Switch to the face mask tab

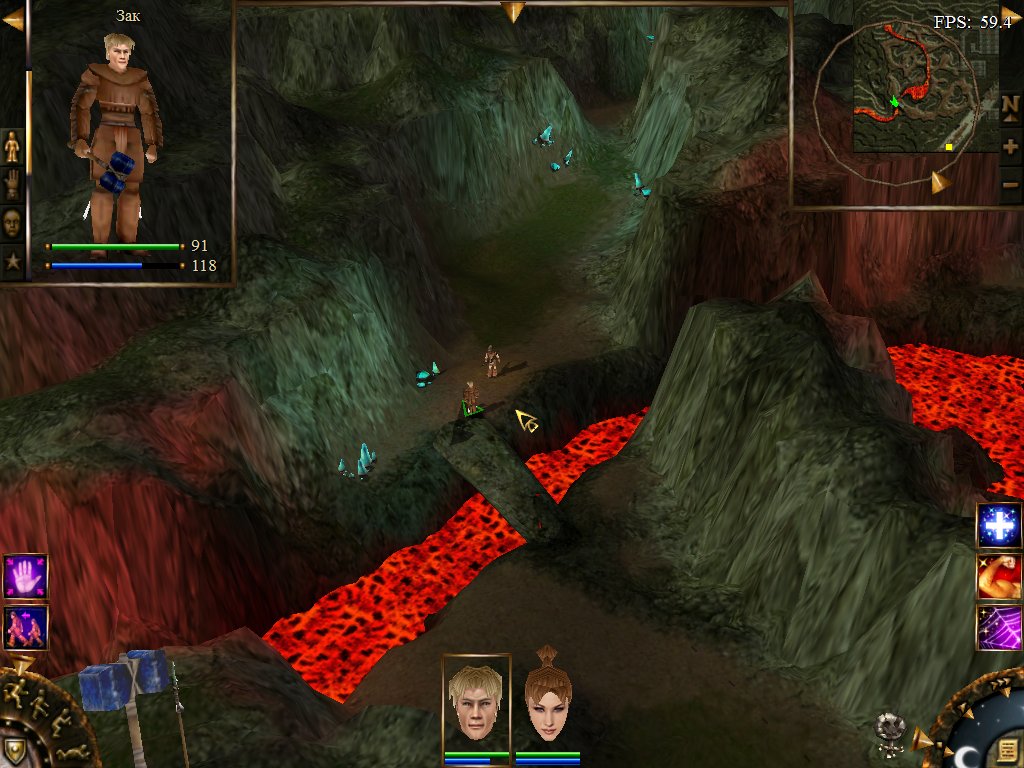pyautogui.click(x=12, y=222)
